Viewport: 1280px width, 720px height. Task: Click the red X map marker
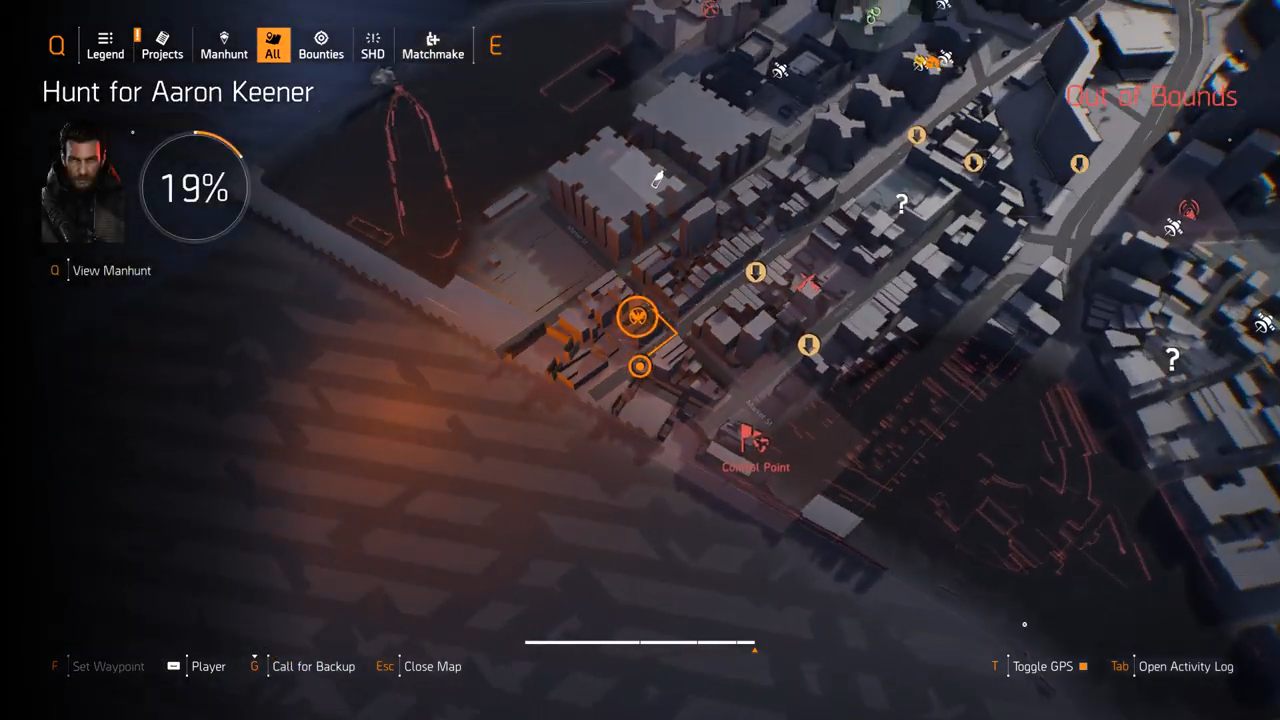click(x=808, y=284)
